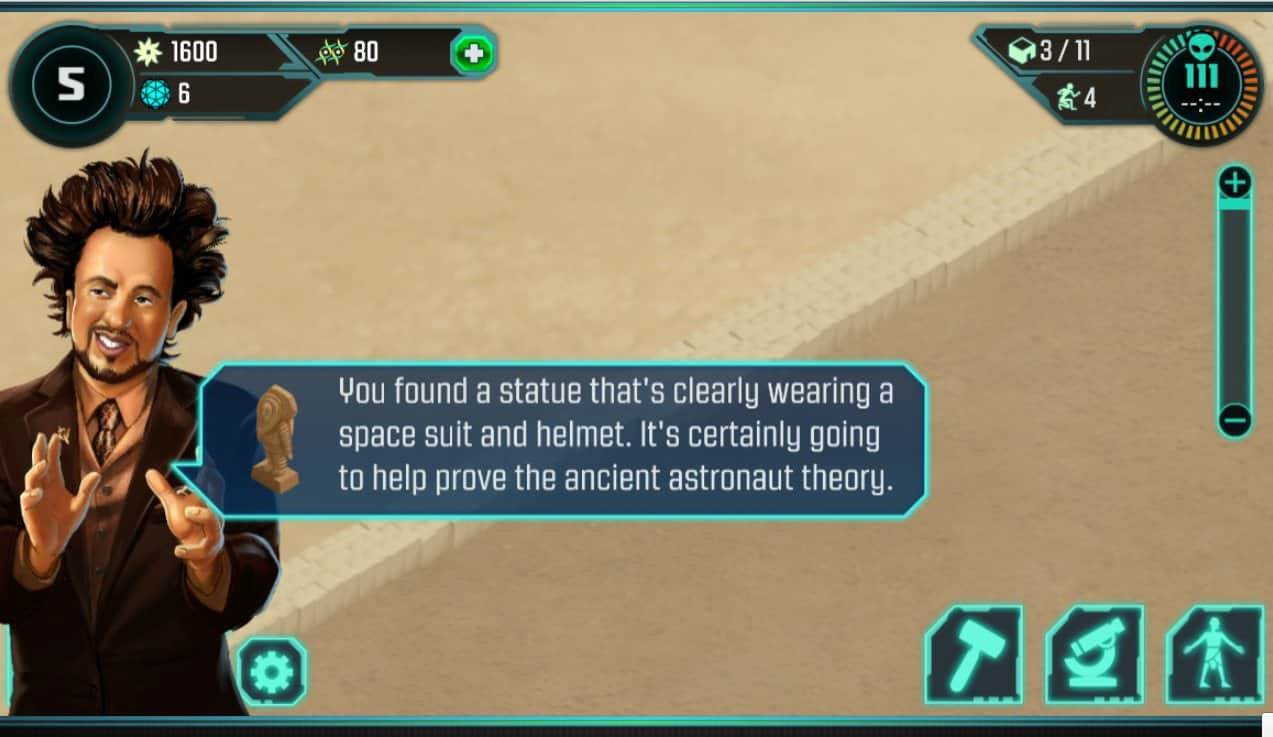Add more resources with green plus button
This screenshot has height=737, width=1273.
click(473, 53)
